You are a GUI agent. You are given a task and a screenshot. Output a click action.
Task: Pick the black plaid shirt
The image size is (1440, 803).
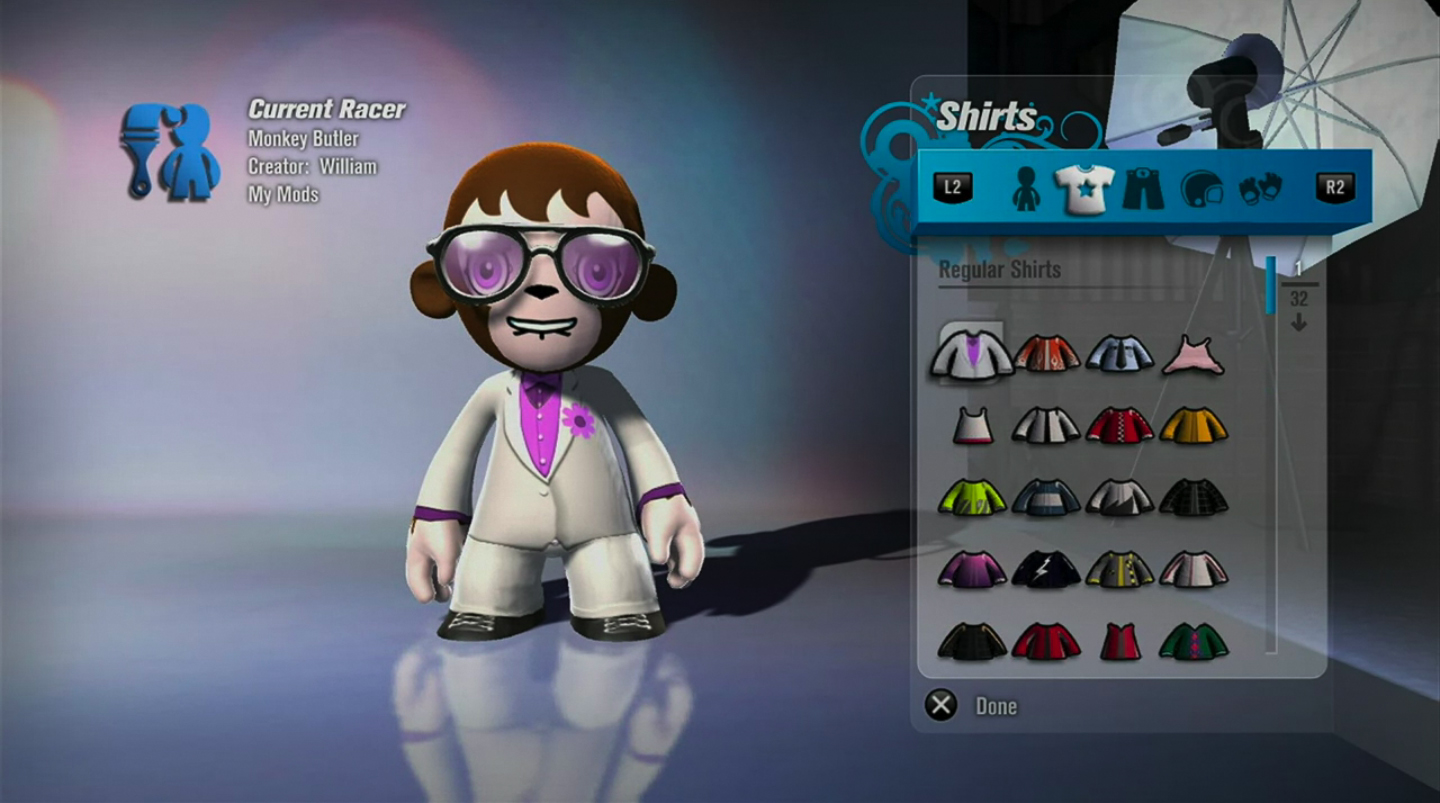click(x=1193, y=497)
